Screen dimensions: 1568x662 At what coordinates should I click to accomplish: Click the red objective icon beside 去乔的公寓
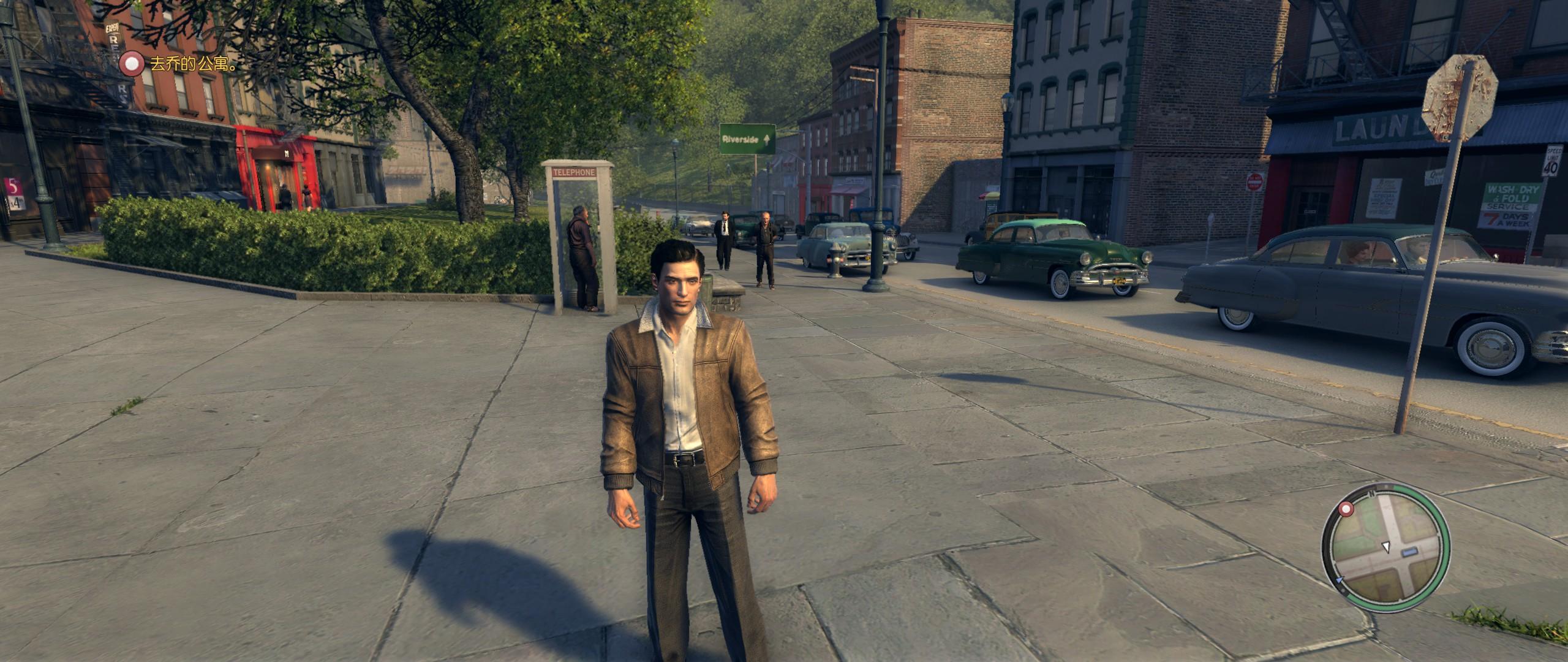(132, 64)
